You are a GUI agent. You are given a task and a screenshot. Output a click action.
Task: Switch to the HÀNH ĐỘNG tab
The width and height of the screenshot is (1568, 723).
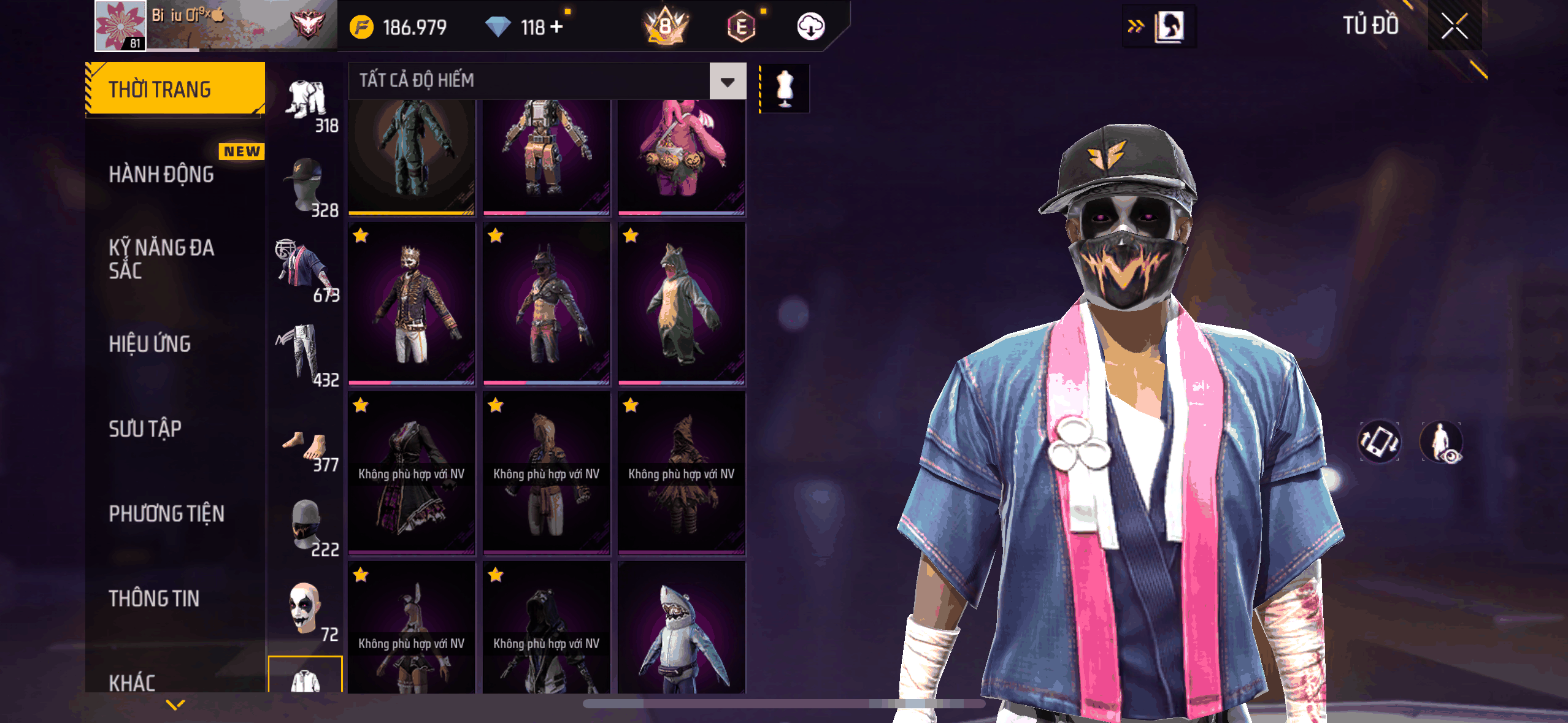click(x=161, y=174)
